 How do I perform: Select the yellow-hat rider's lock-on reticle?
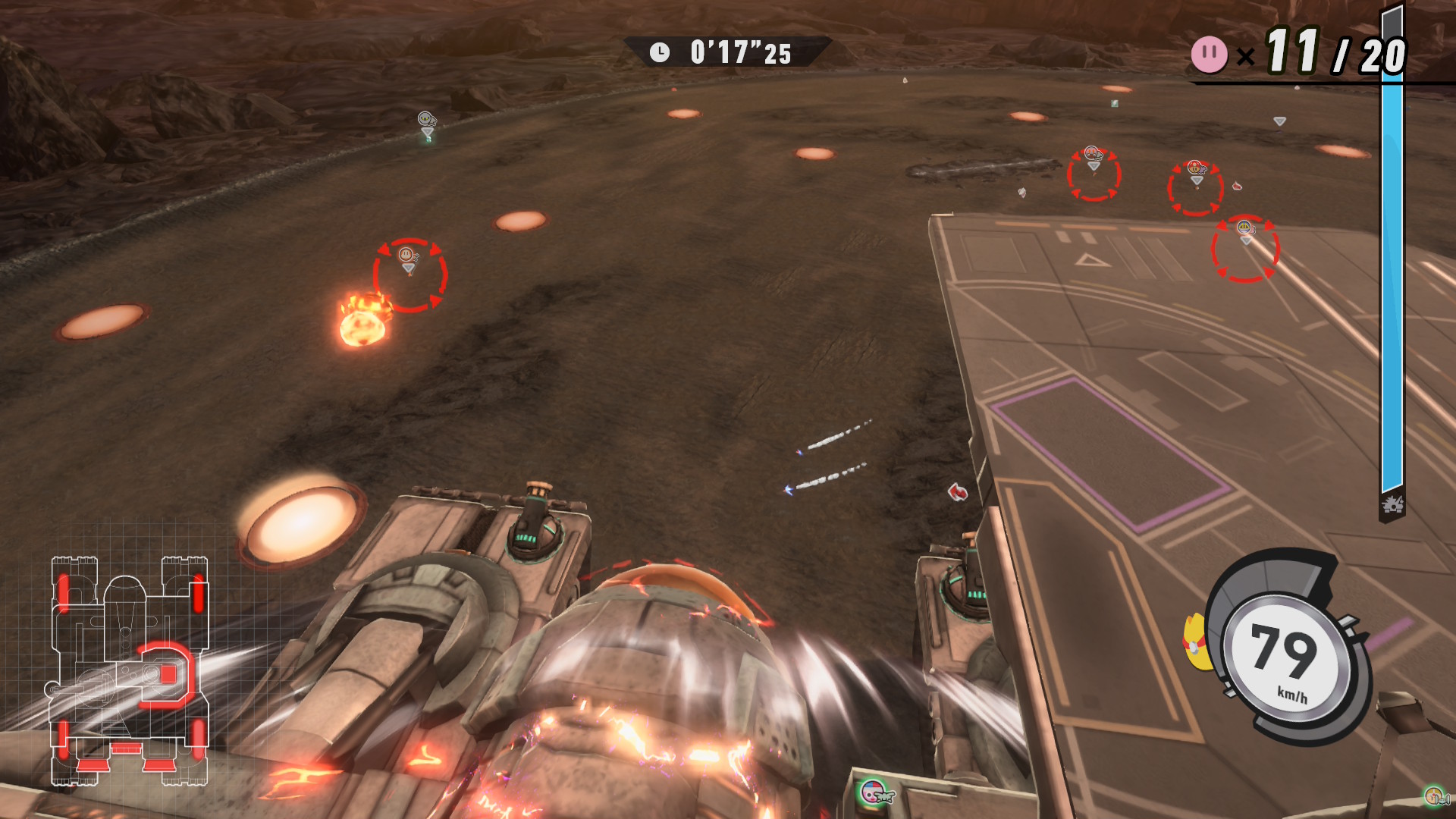coord(1245,248)
